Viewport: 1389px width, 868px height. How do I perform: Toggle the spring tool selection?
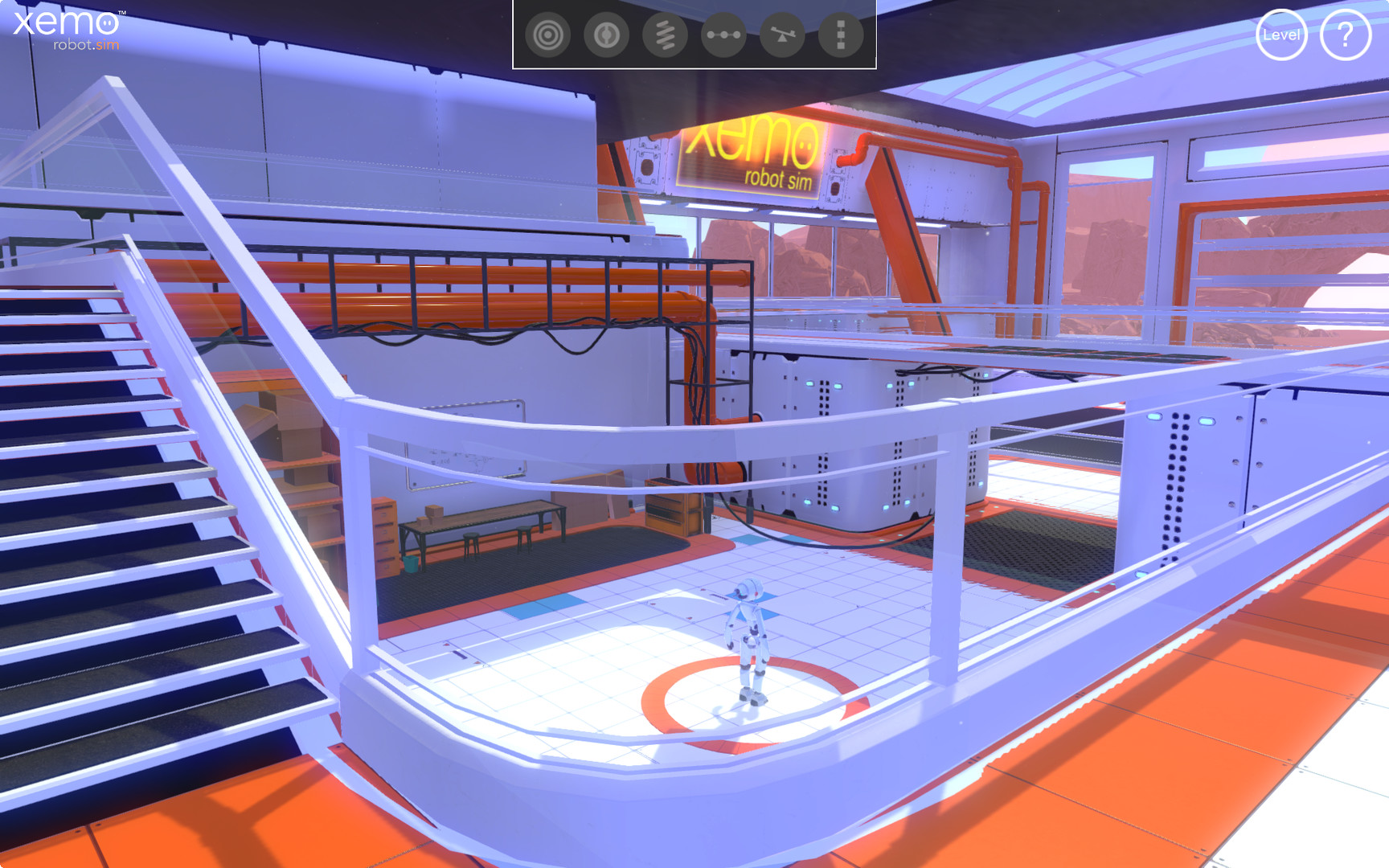[x=665, y=35]
